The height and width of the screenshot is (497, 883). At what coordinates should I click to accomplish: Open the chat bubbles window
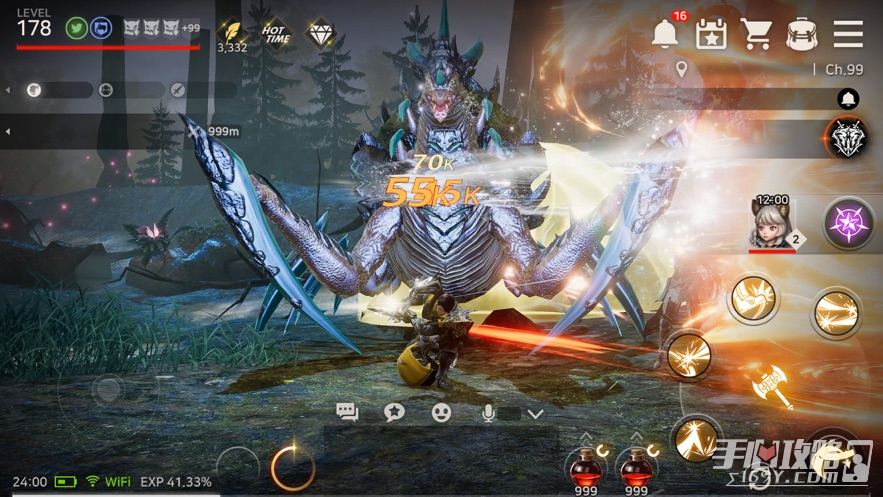click(347, 412)
